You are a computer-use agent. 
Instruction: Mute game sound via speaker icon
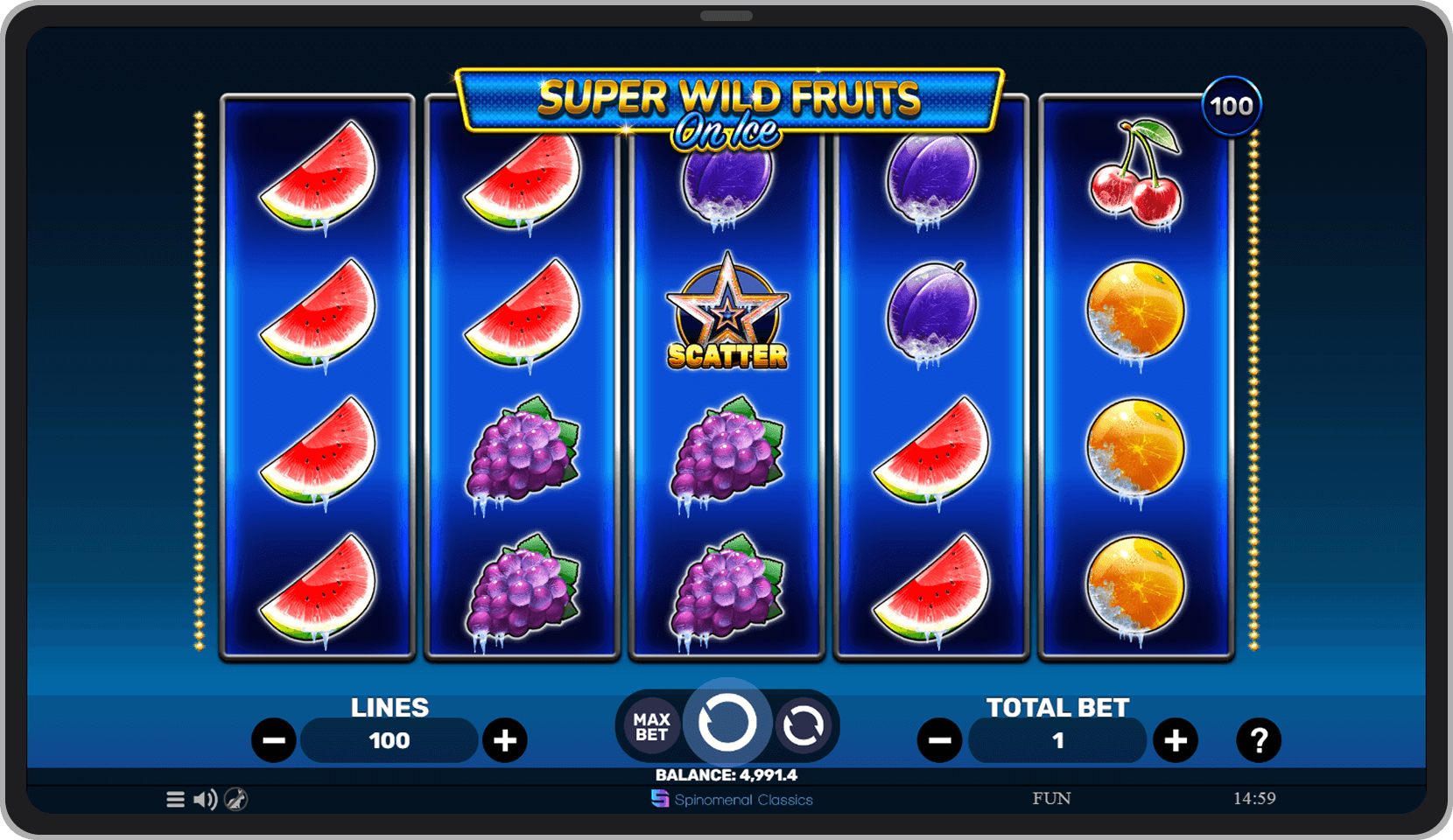coord(206,799)
